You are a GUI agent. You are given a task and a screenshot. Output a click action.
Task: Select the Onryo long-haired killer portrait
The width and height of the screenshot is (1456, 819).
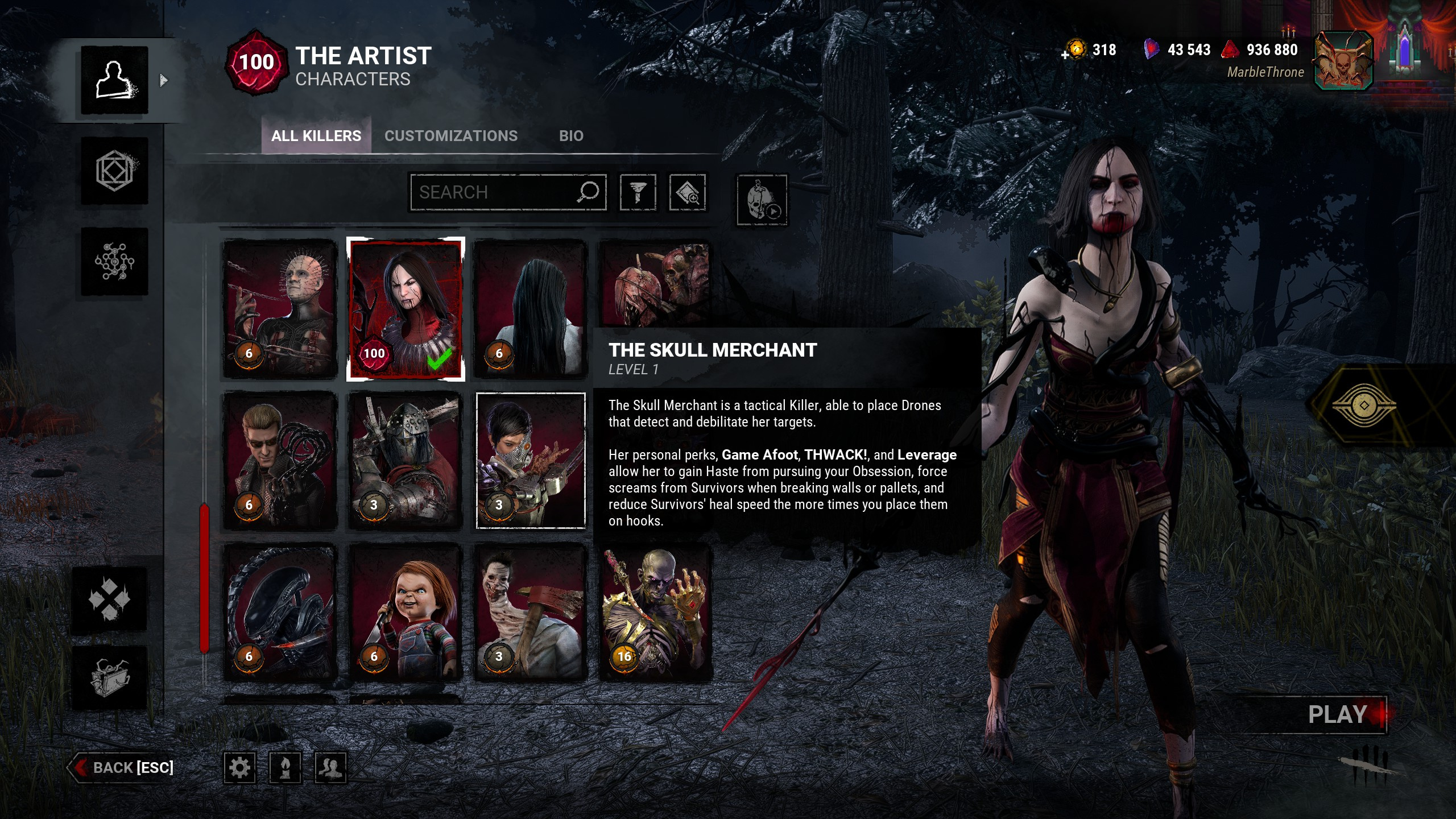click(531, 309)
